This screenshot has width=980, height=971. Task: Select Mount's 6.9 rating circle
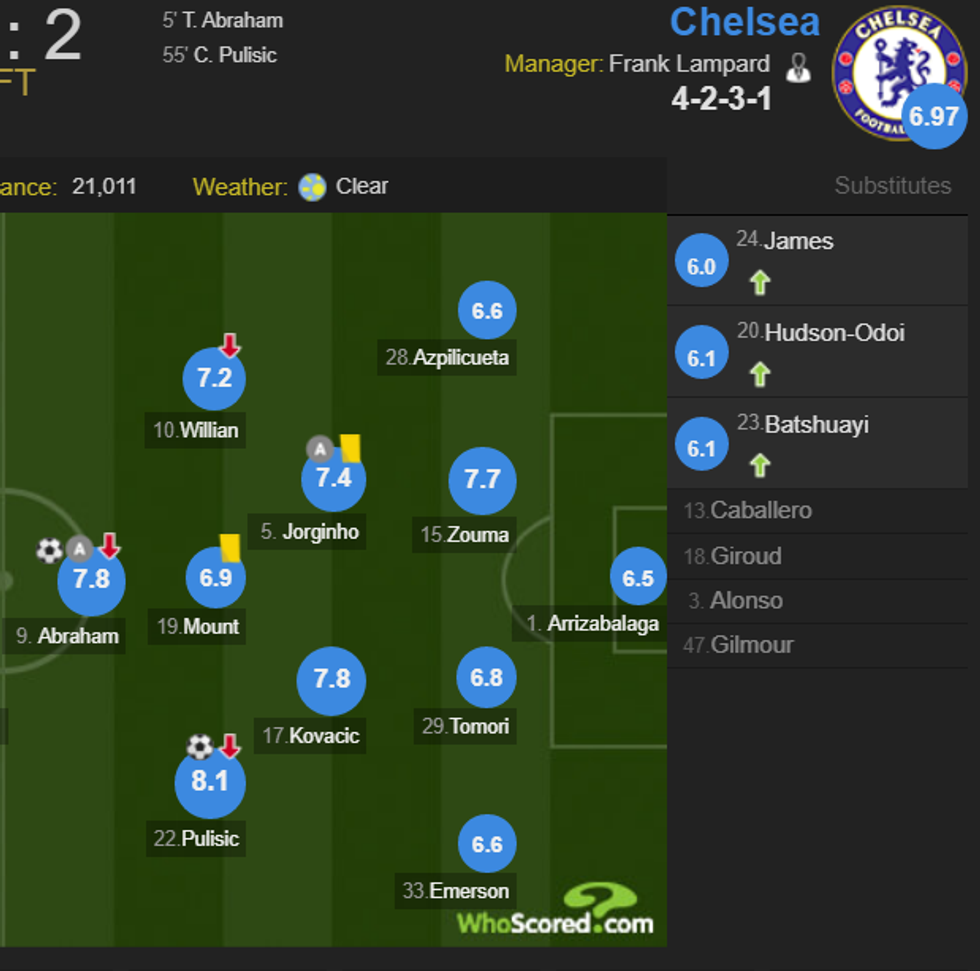(x=216, y=578)
